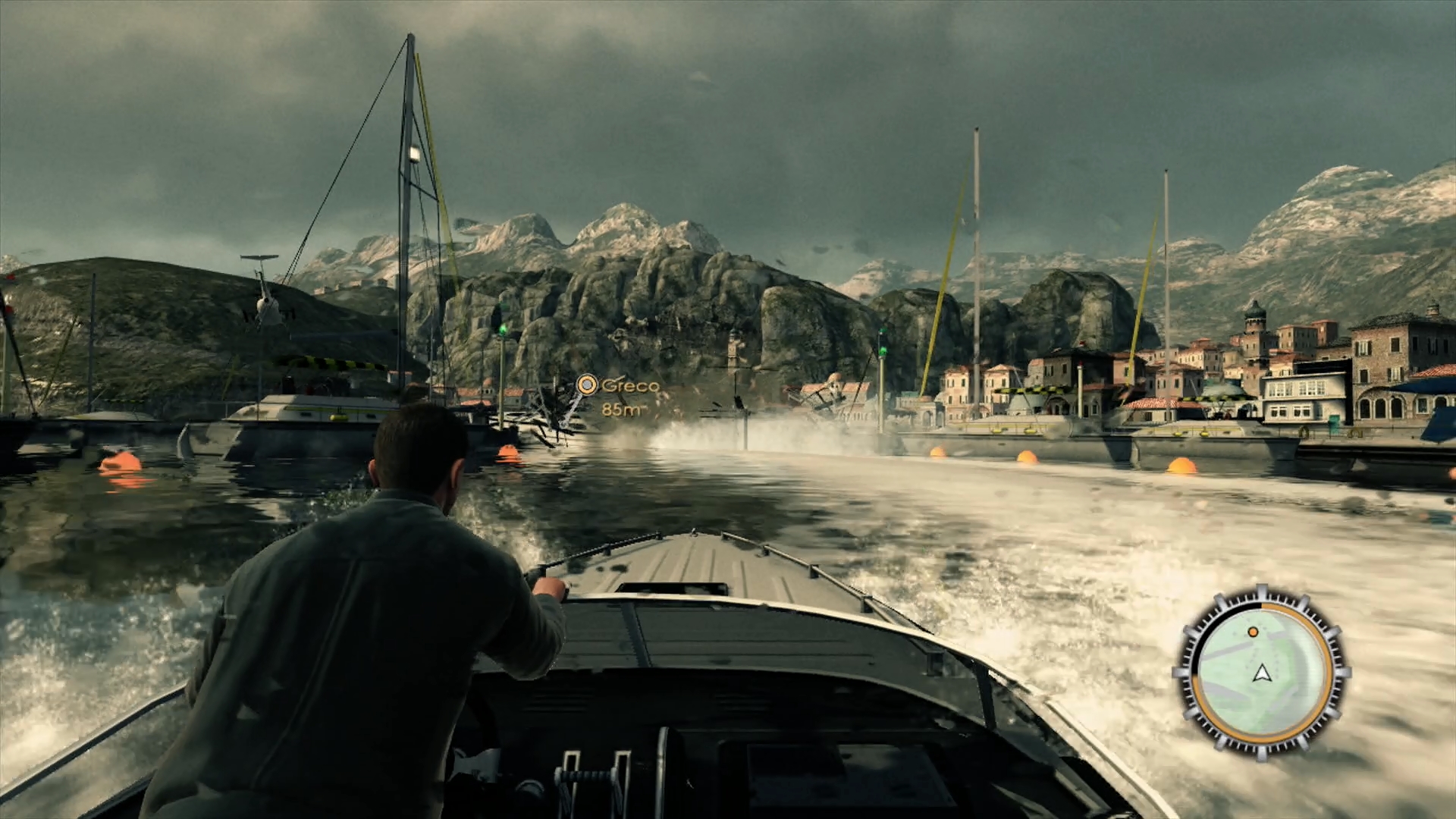Select the Greco objective marker
Screen dimensions: 1456x819
[x=586, y=385]
